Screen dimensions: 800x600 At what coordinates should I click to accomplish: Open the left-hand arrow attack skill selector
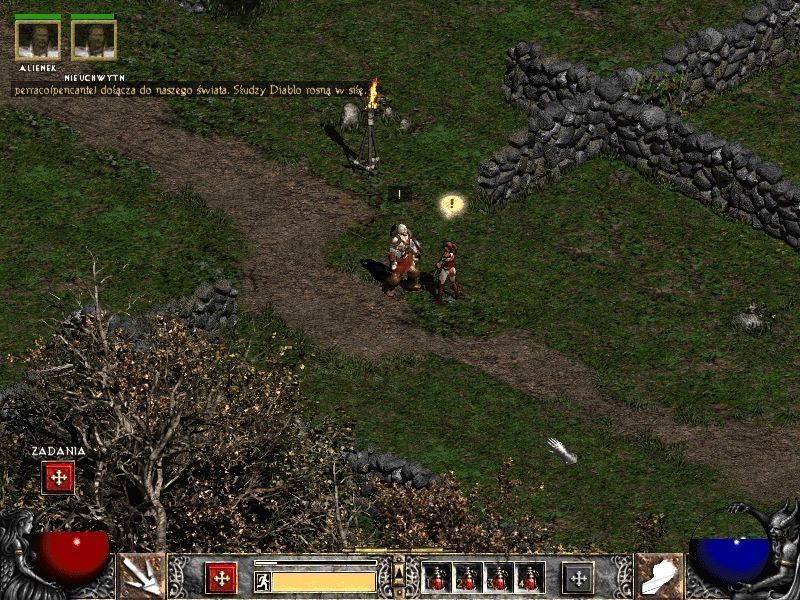pyautogui.click(x=142, y=577)
